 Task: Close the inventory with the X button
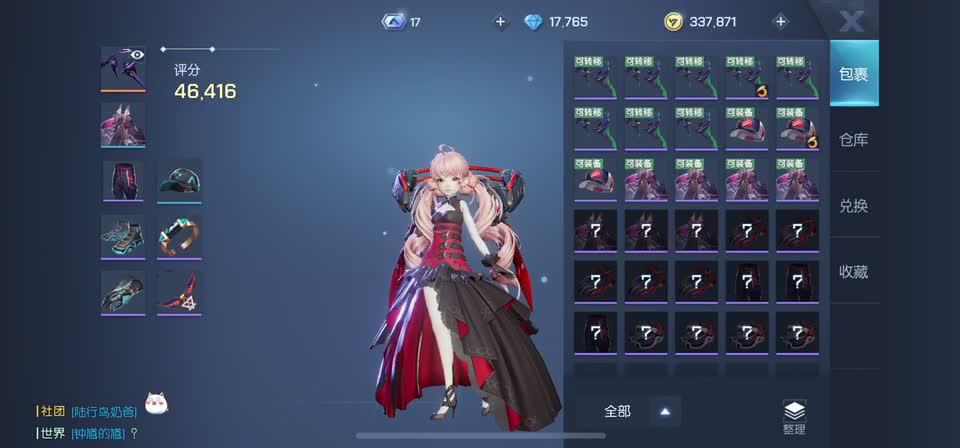click(851, 21)
